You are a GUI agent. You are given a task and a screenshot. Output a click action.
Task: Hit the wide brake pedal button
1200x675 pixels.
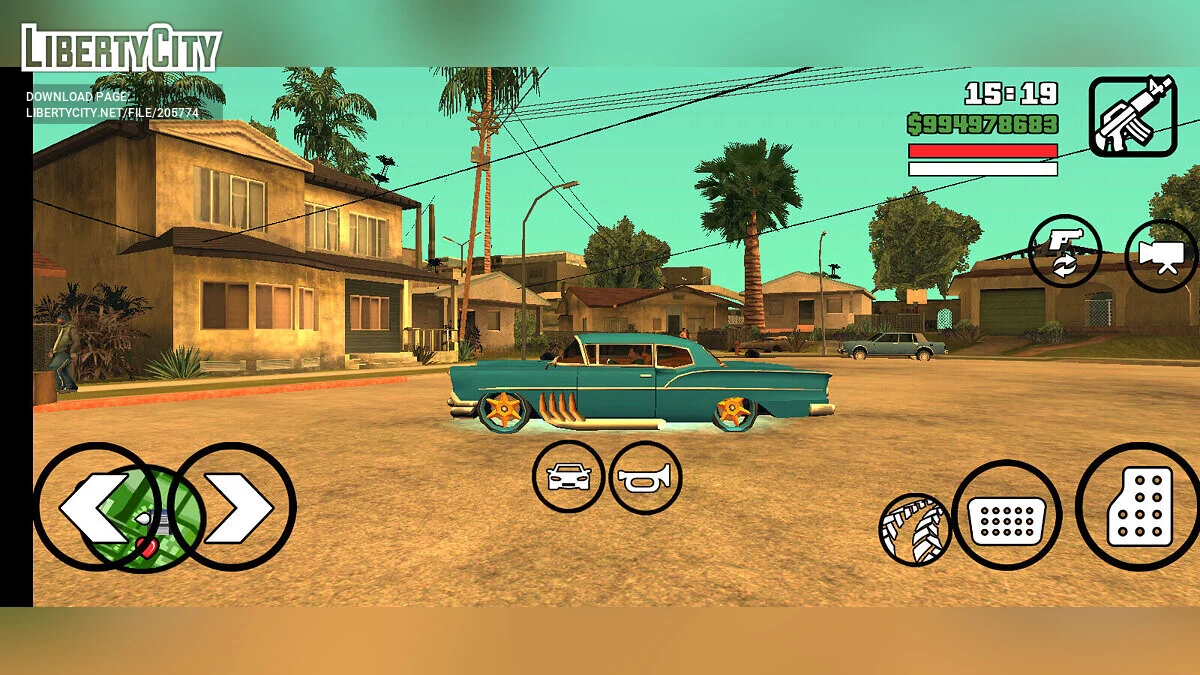(1006, 515)
